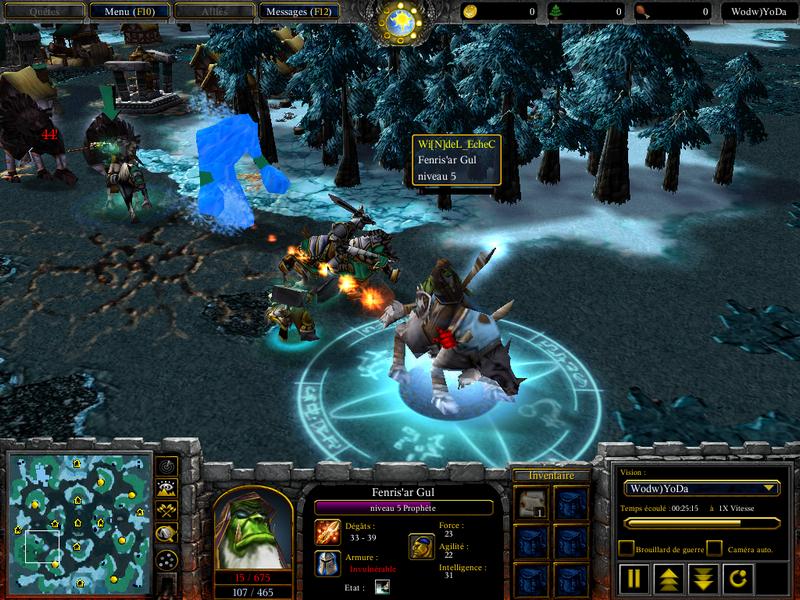Click the armor helmet icon
Image resolution: width=800 pixels, height=600 pixels.
click(x=327, y=562)
